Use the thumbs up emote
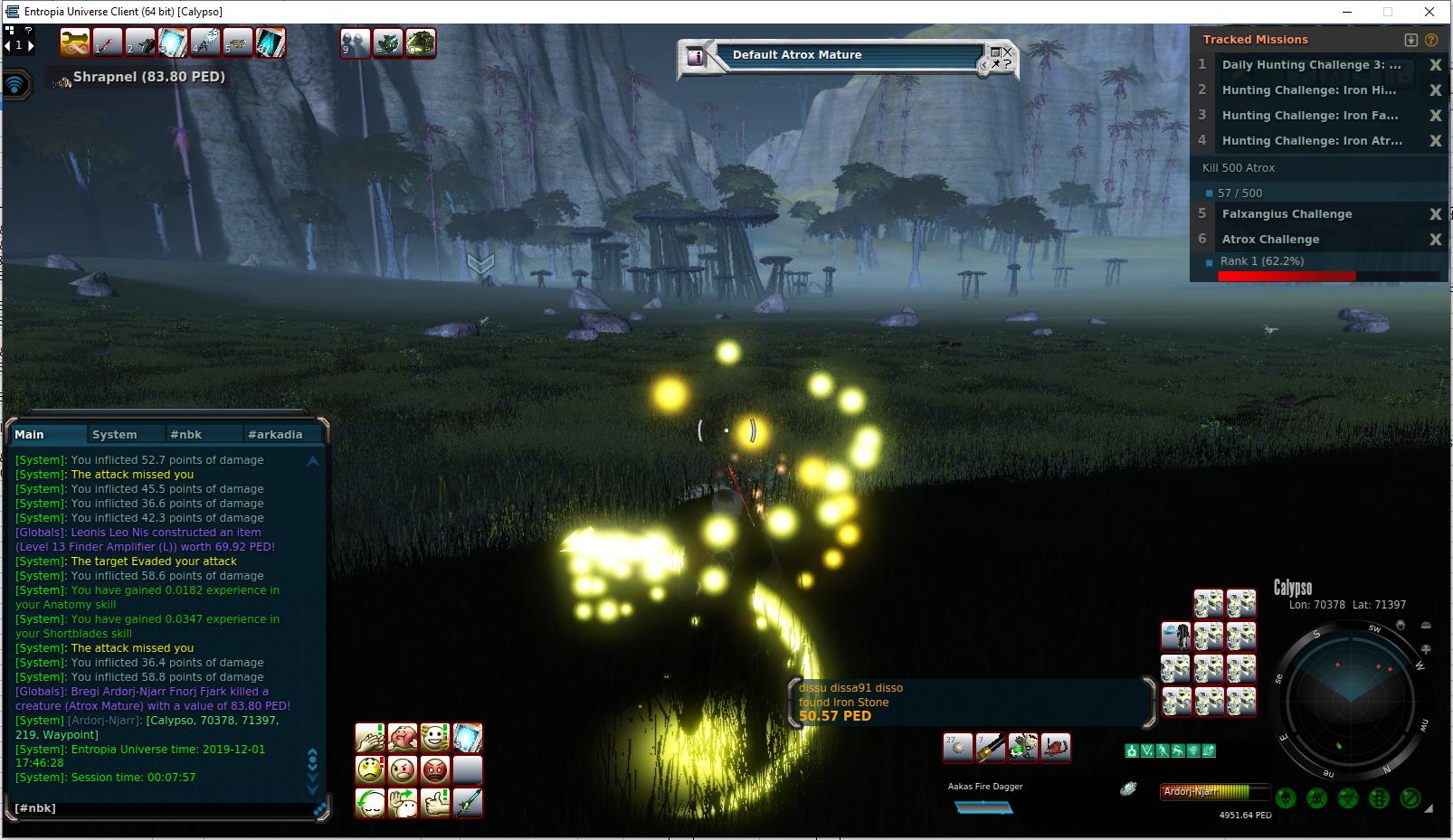Viewport: 1453px width, 840px height. click(435, 803)
